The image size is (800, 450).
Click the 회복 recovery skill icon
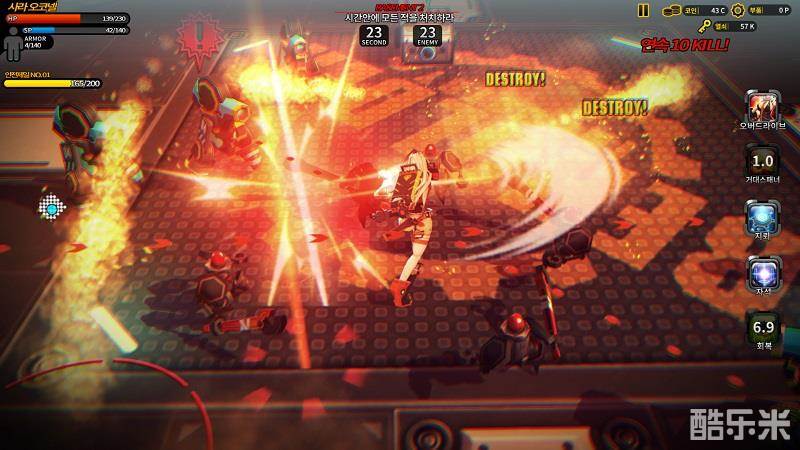point(763,327)
